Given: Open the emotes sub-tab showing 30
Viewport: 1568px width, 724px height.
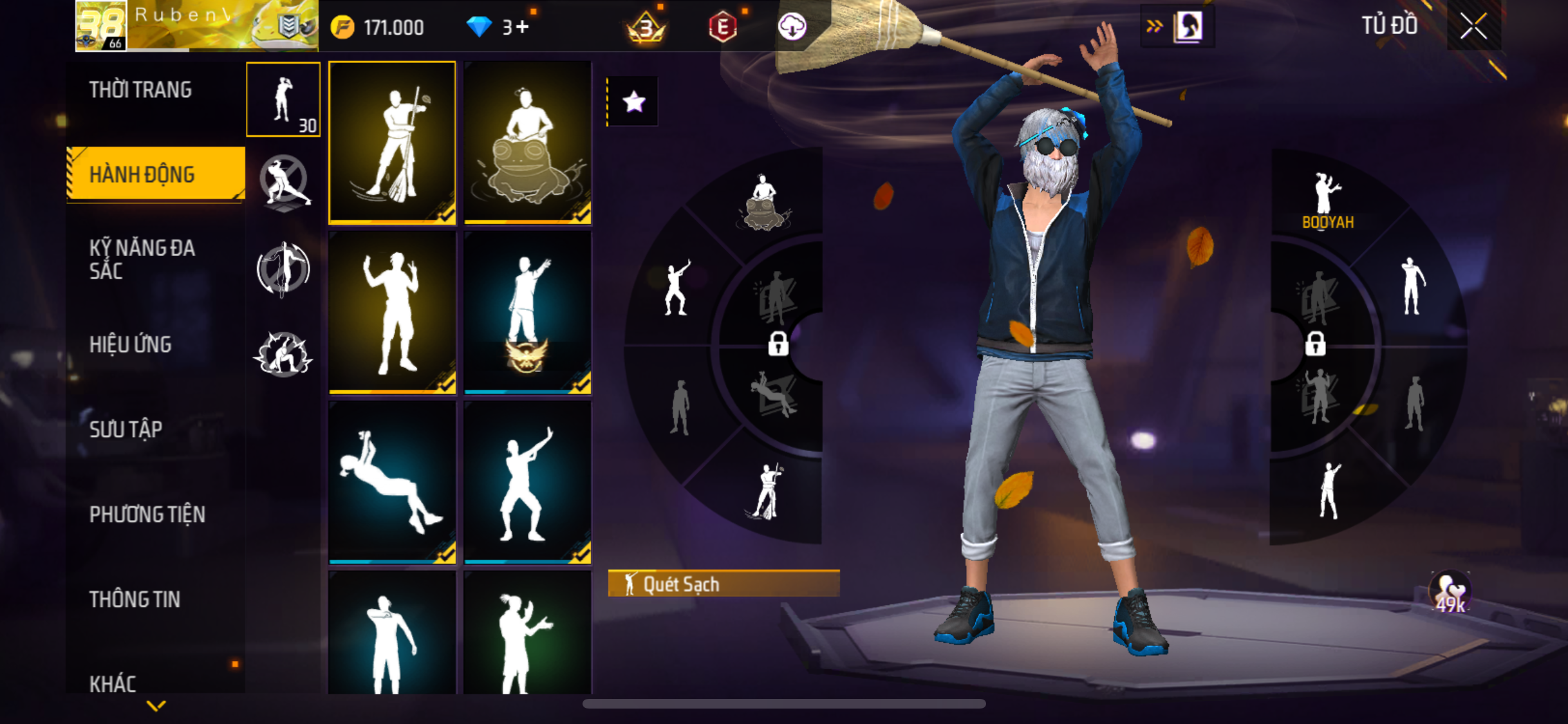Looking at the screenshot, I should pos(283,100).
